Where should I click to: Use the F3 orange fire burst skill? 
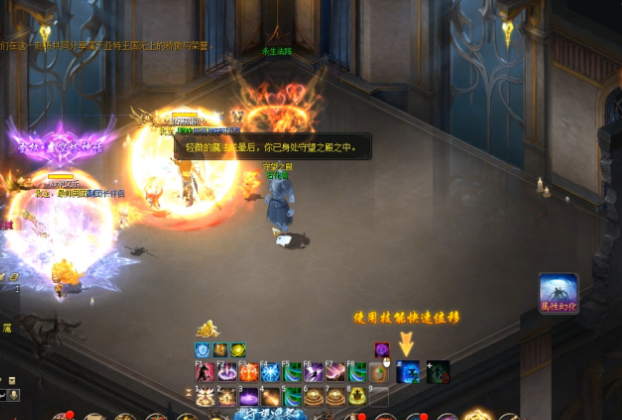coord(248,372)
